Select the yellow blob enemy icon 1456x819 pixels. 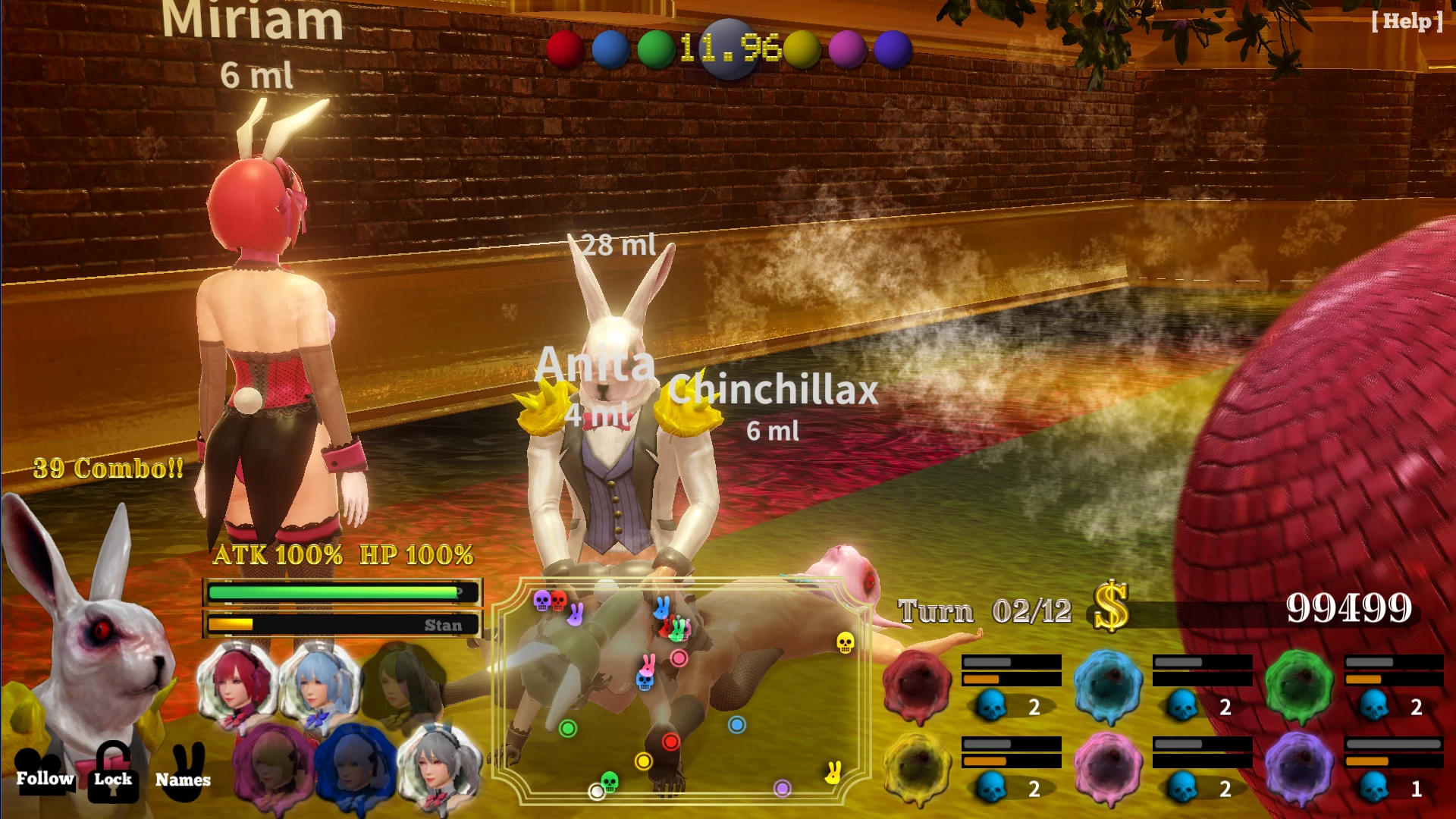point(918,770)
